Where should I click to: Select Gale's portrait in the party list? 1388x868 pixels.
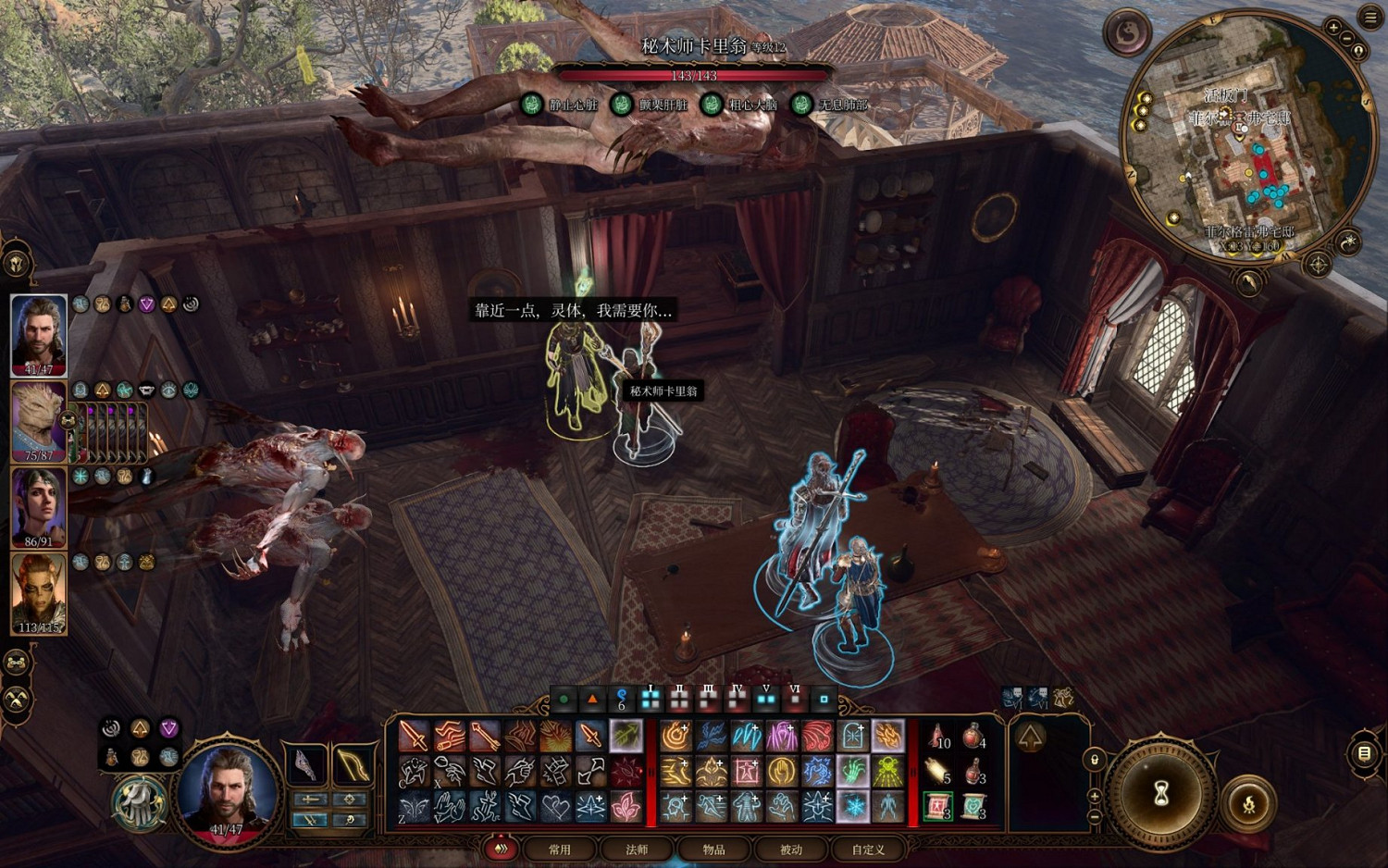[39, 334]
